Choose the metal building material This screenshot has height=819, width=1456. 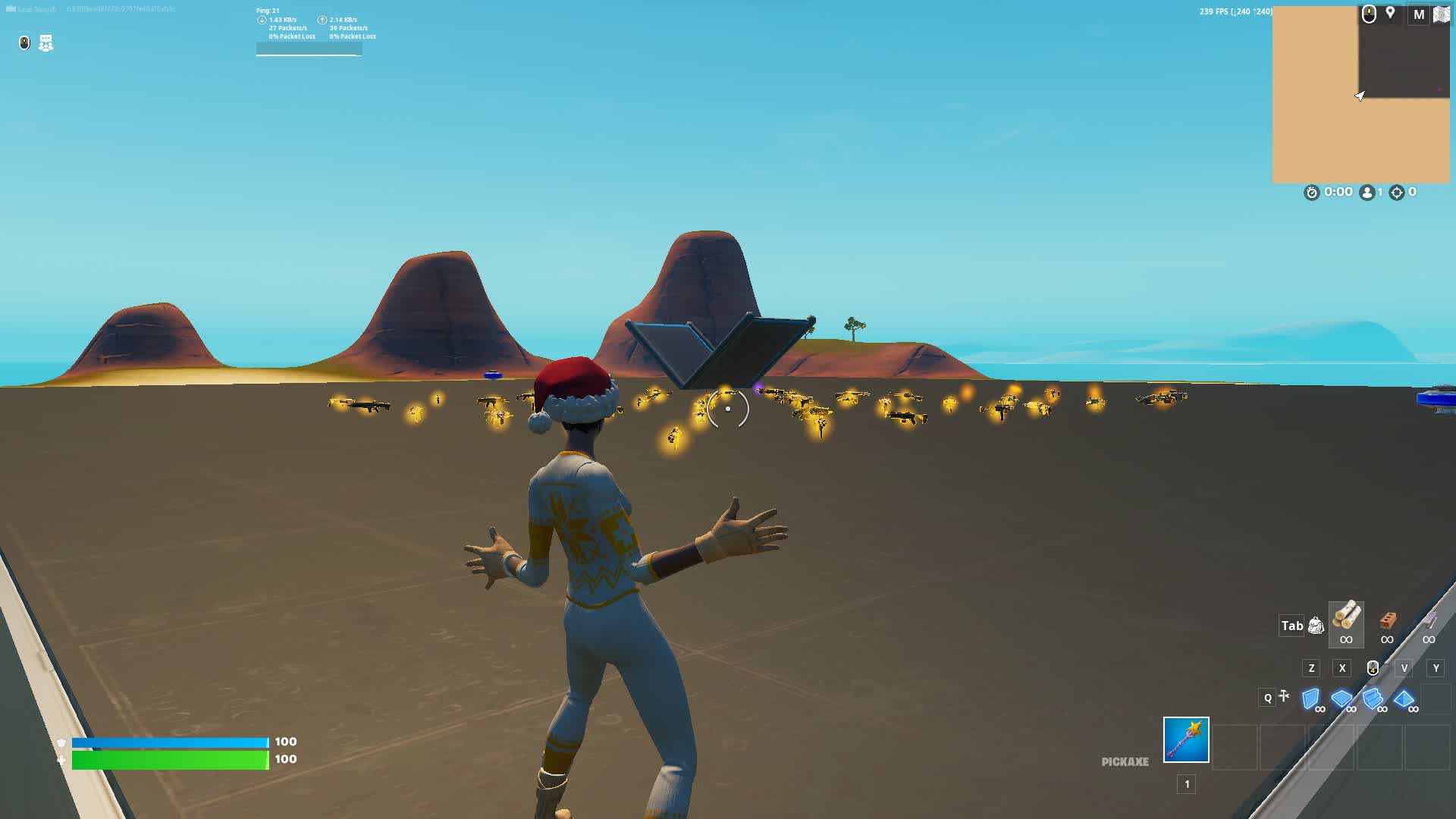(1429, 620)
